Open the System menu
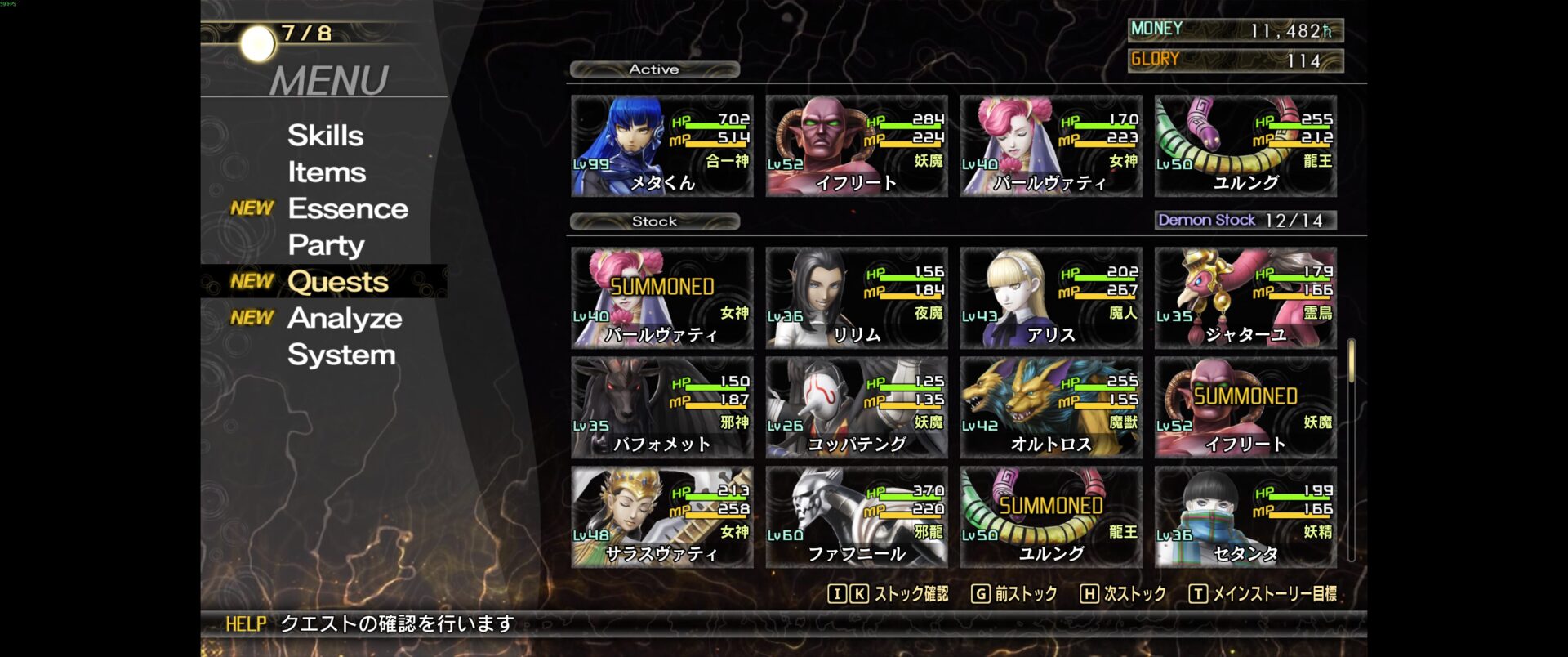Image resolution: width=1568 pixels, height=657 pixels. click(341, 355)
